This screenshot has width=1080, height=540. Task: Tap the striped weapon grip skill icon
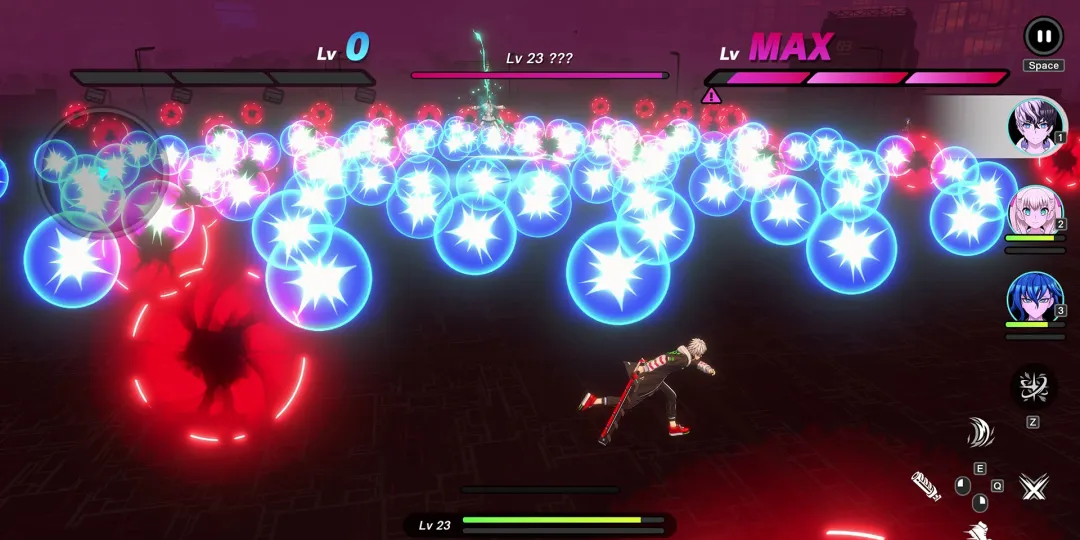click(x=926, y=486)
